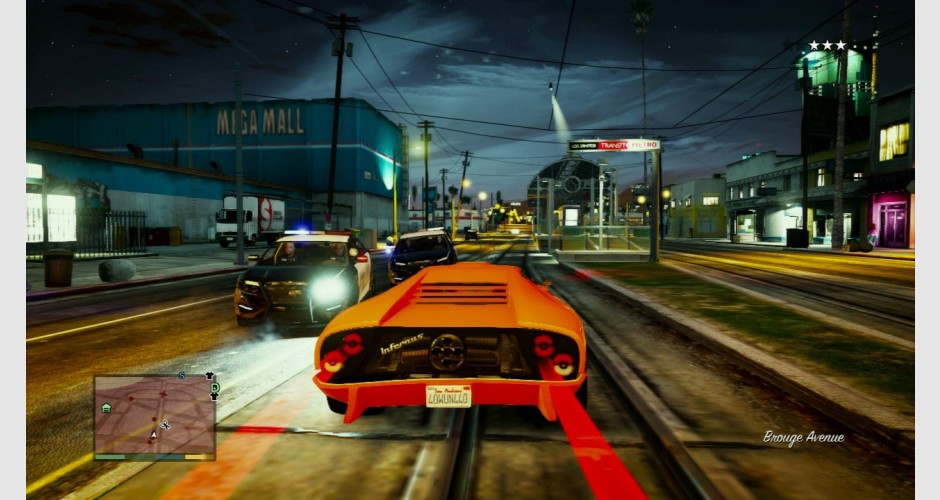Click the minimap radar

[x=154, y=416]
